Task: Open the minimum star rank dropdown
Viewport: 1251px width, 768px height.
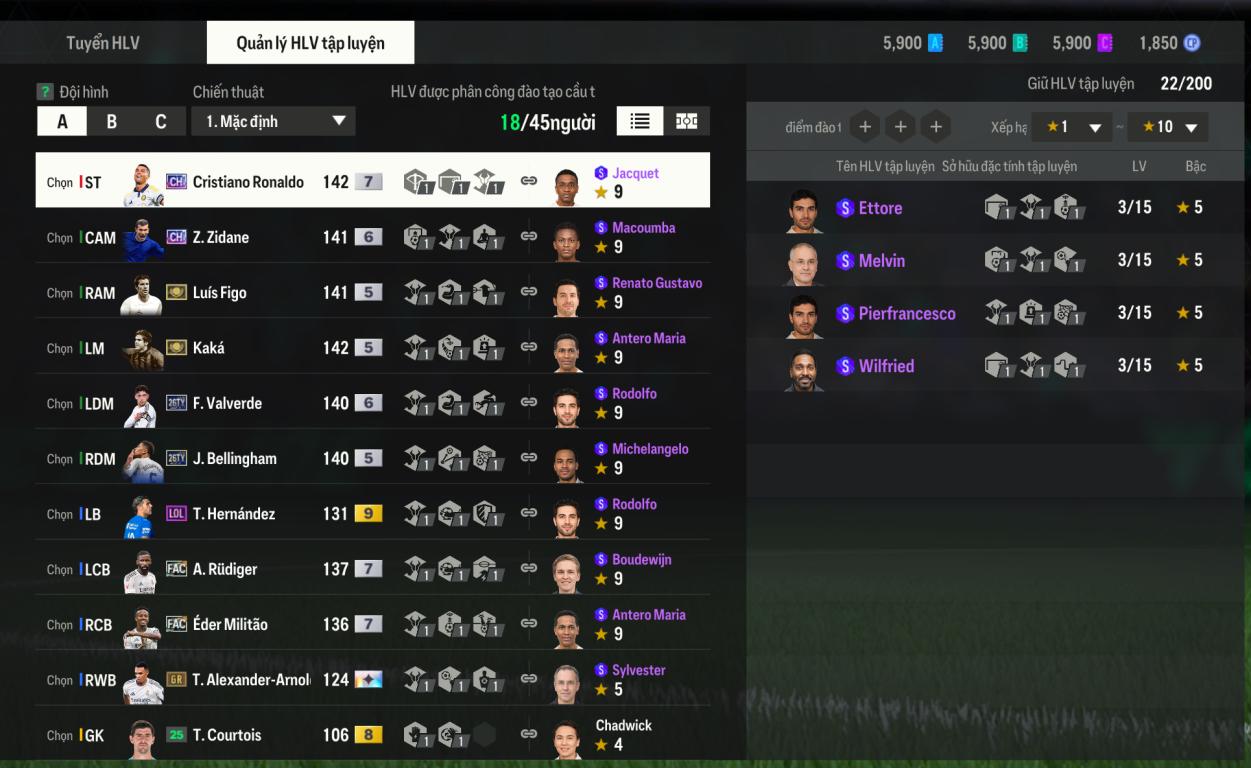Action: [x=1072, y=127]
